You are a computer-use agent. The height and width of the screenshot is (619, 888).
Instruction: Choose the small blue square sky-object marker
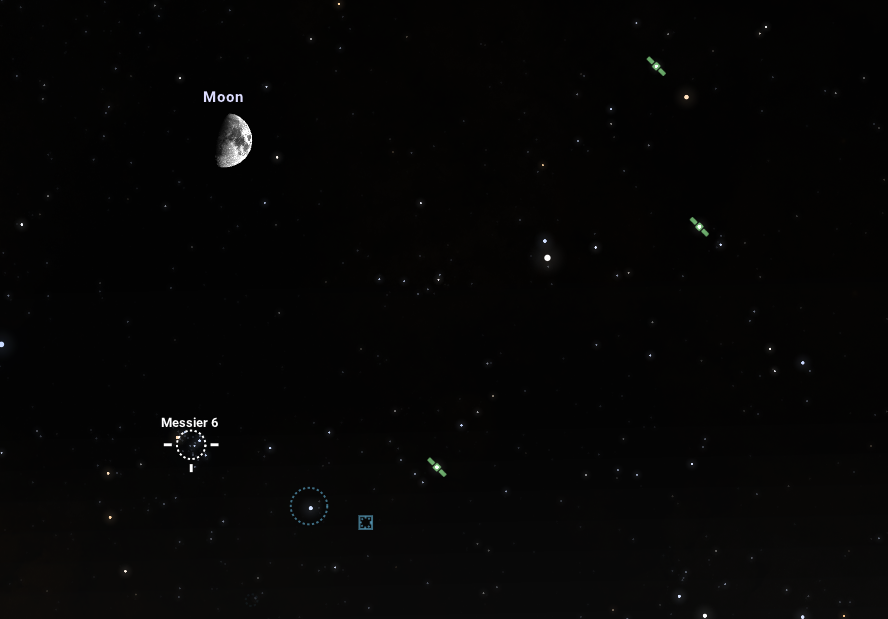tap(365, 522)
